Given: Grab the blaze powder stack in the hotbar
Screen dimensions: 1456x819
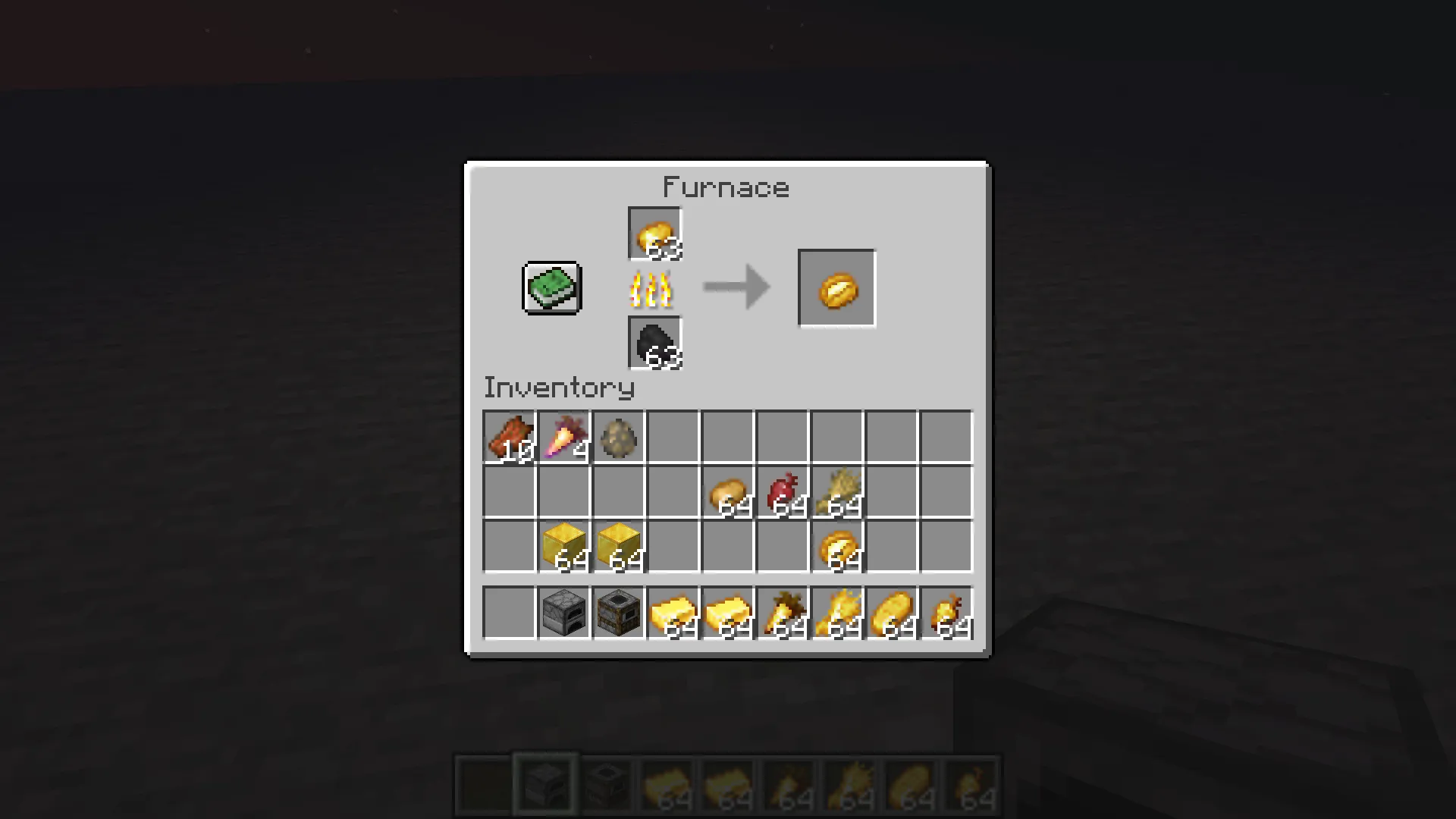Looking at the screenshot, I should pos(836,613).
